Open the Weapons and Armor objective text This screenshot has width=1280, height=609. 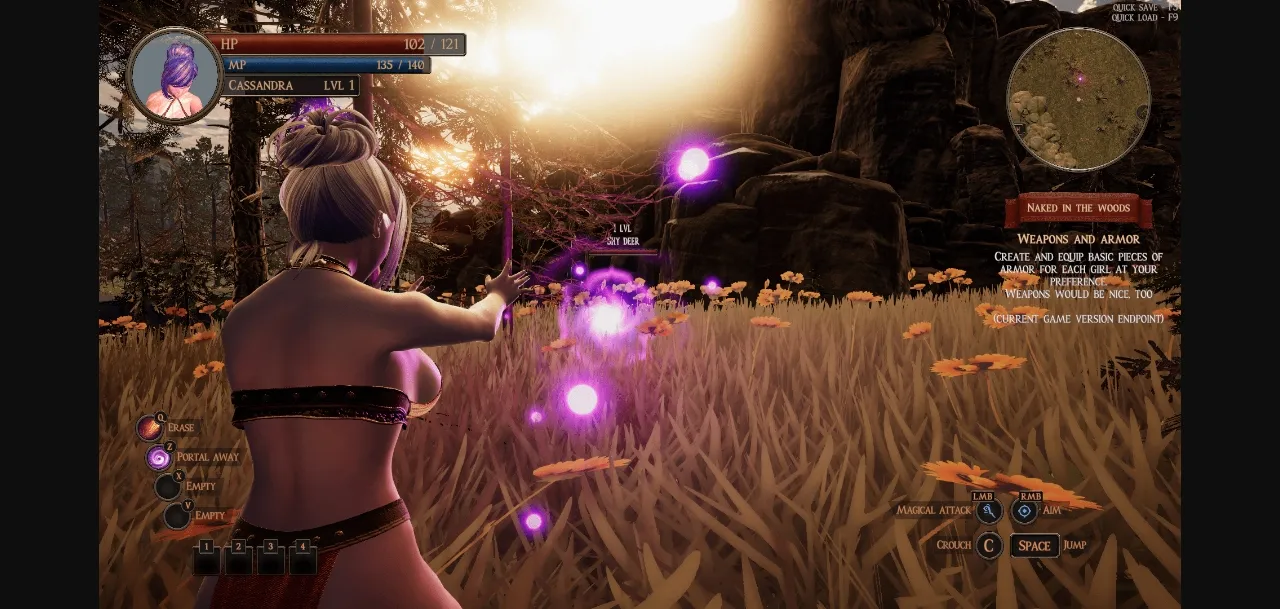(1078, 239)
